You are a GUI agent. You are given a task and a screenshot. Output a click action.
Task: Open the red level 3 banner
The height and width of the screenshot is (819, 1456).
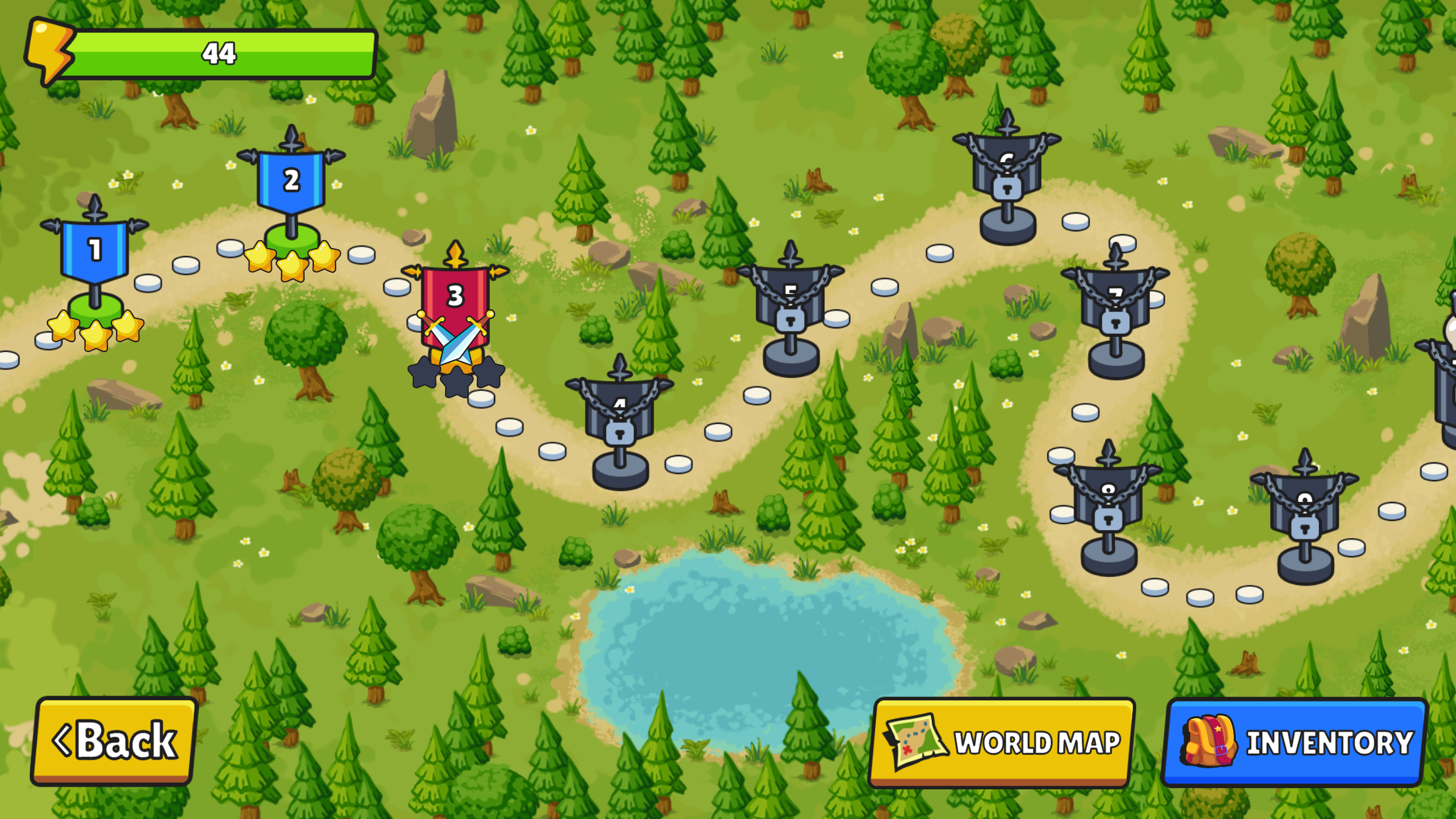coord(454,297)
